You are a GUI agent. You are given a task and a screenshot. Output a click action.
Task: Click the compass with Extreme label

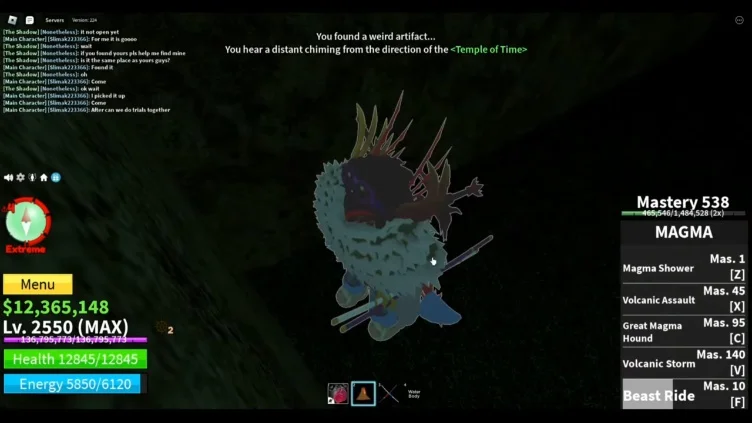coord(27,222)
